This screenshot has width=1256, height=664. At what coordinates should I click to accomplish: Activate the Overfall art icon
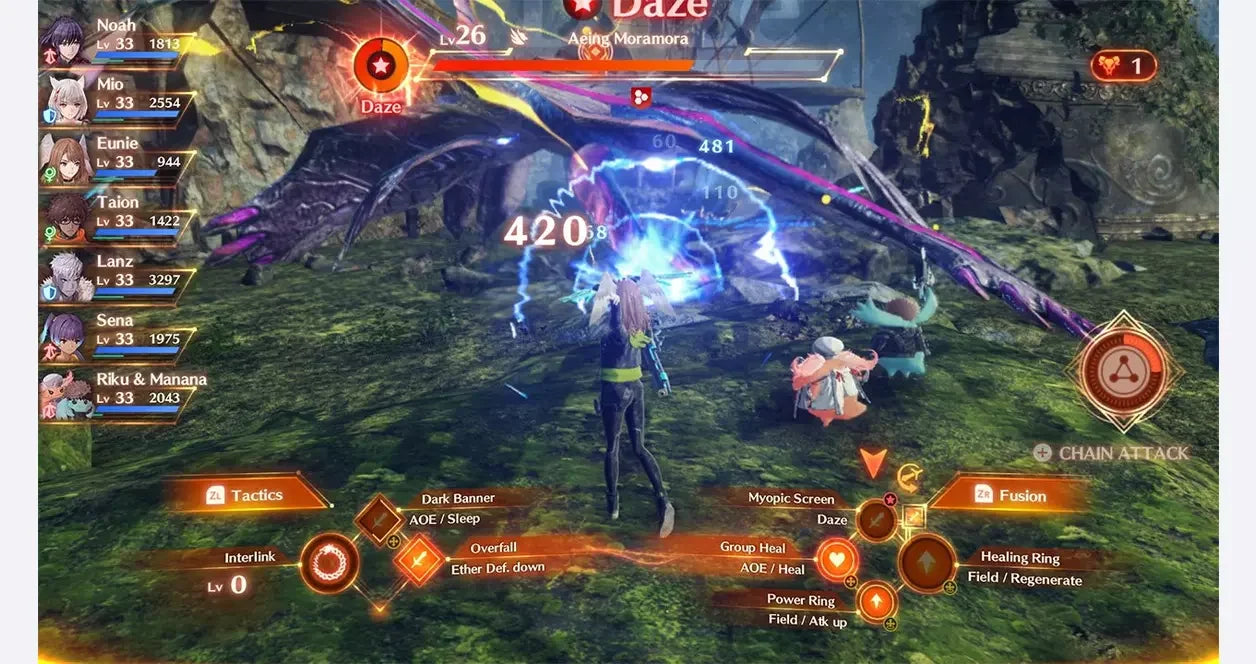pyautogui.click(x=419, y=560)
